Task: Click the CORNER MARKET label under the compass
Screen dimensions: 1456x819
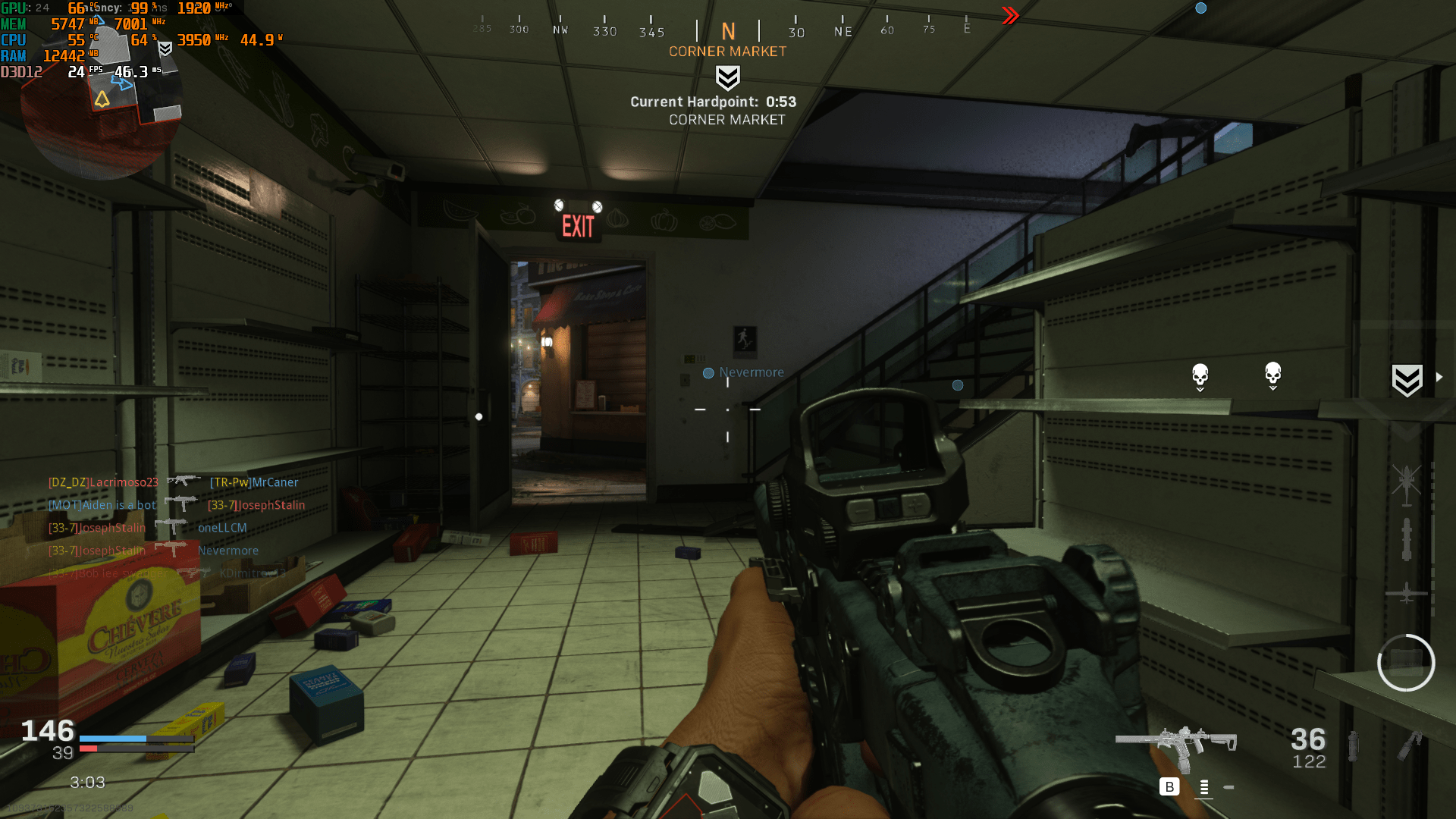Action: 726,51
